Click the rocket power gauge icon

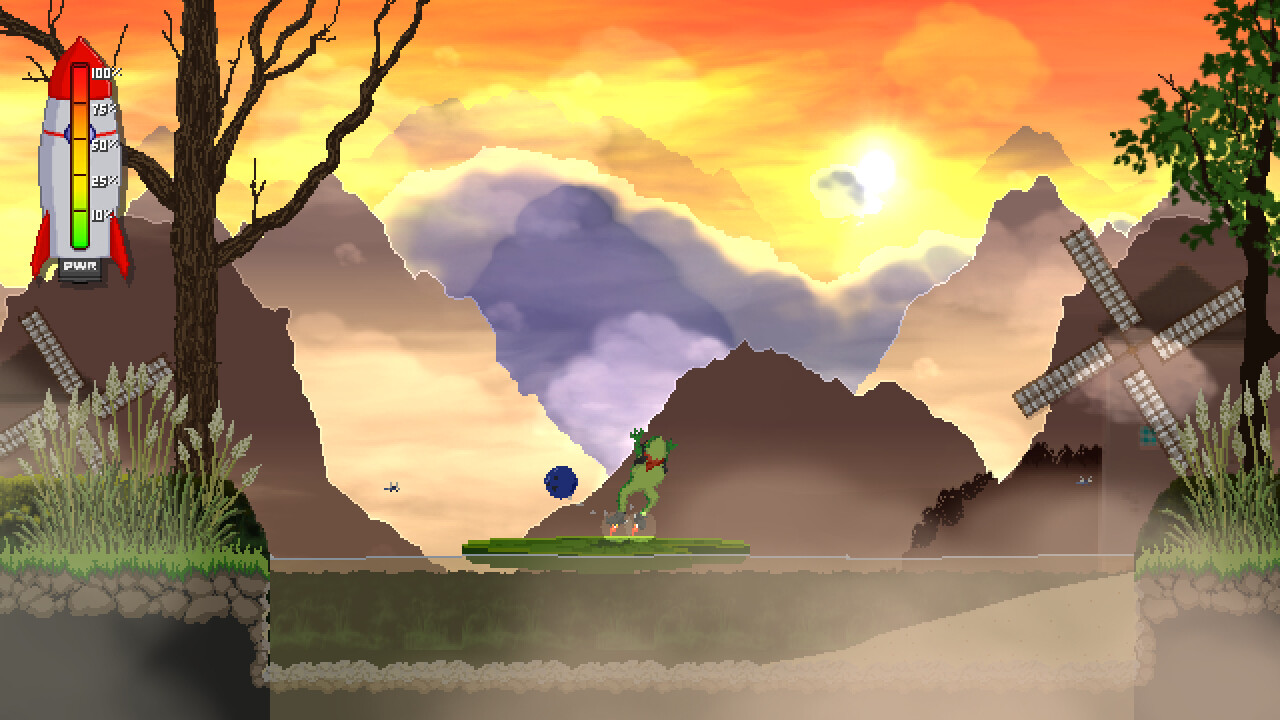(78, 156)
